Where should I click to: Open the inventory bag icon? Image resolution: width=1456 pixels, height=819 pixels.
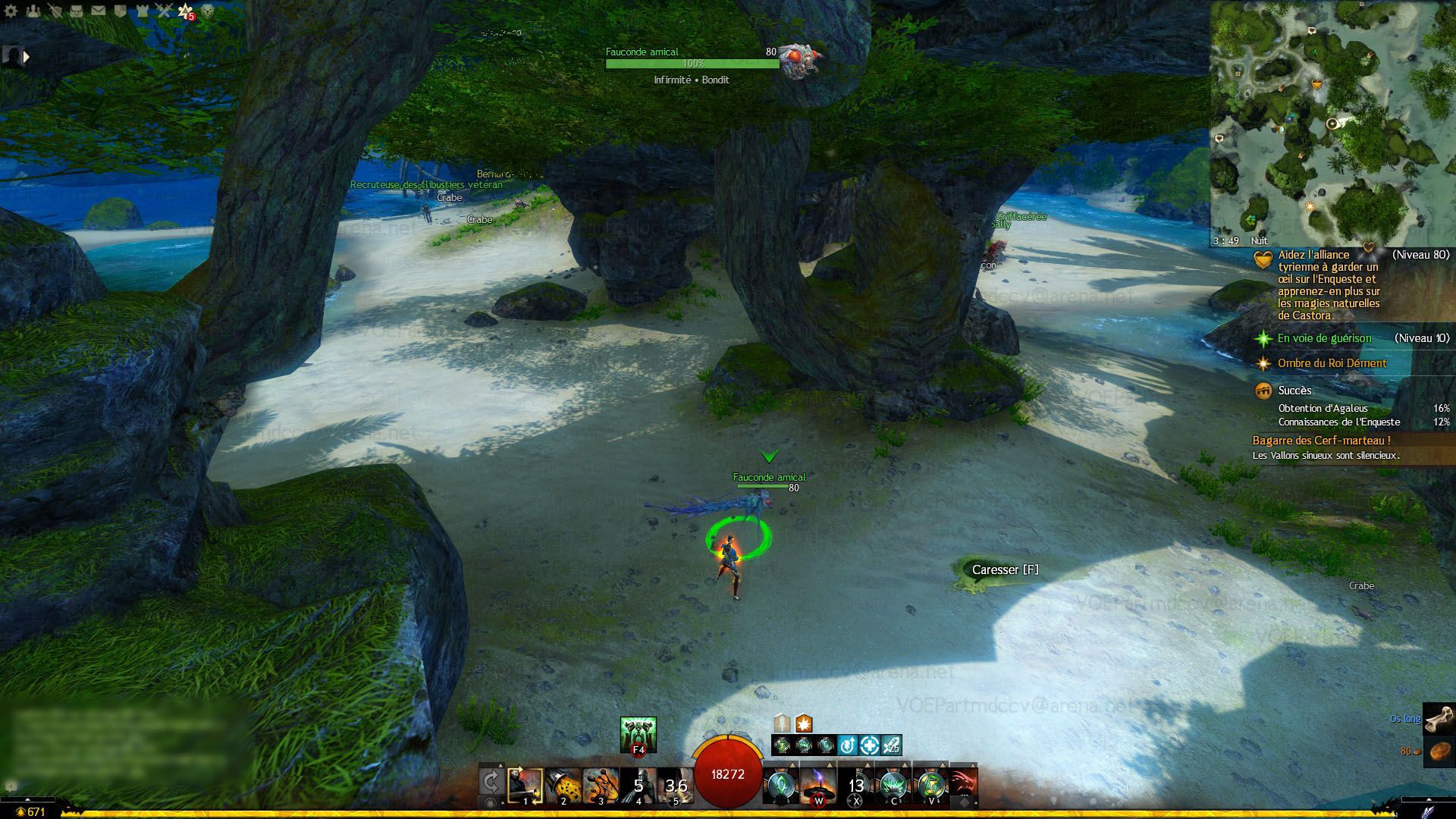pos(77,11)
